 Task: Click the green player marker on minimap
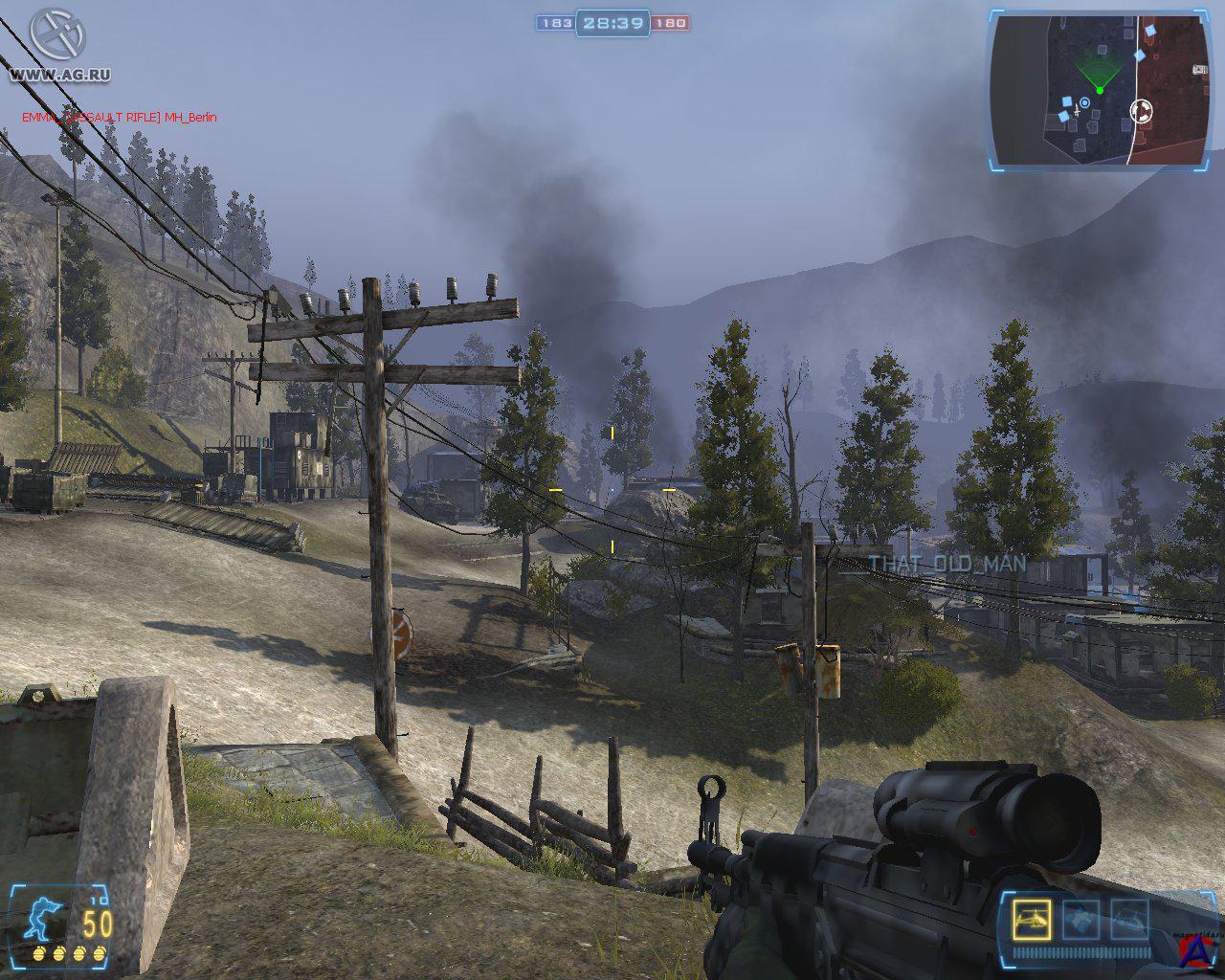point(1100,90)
